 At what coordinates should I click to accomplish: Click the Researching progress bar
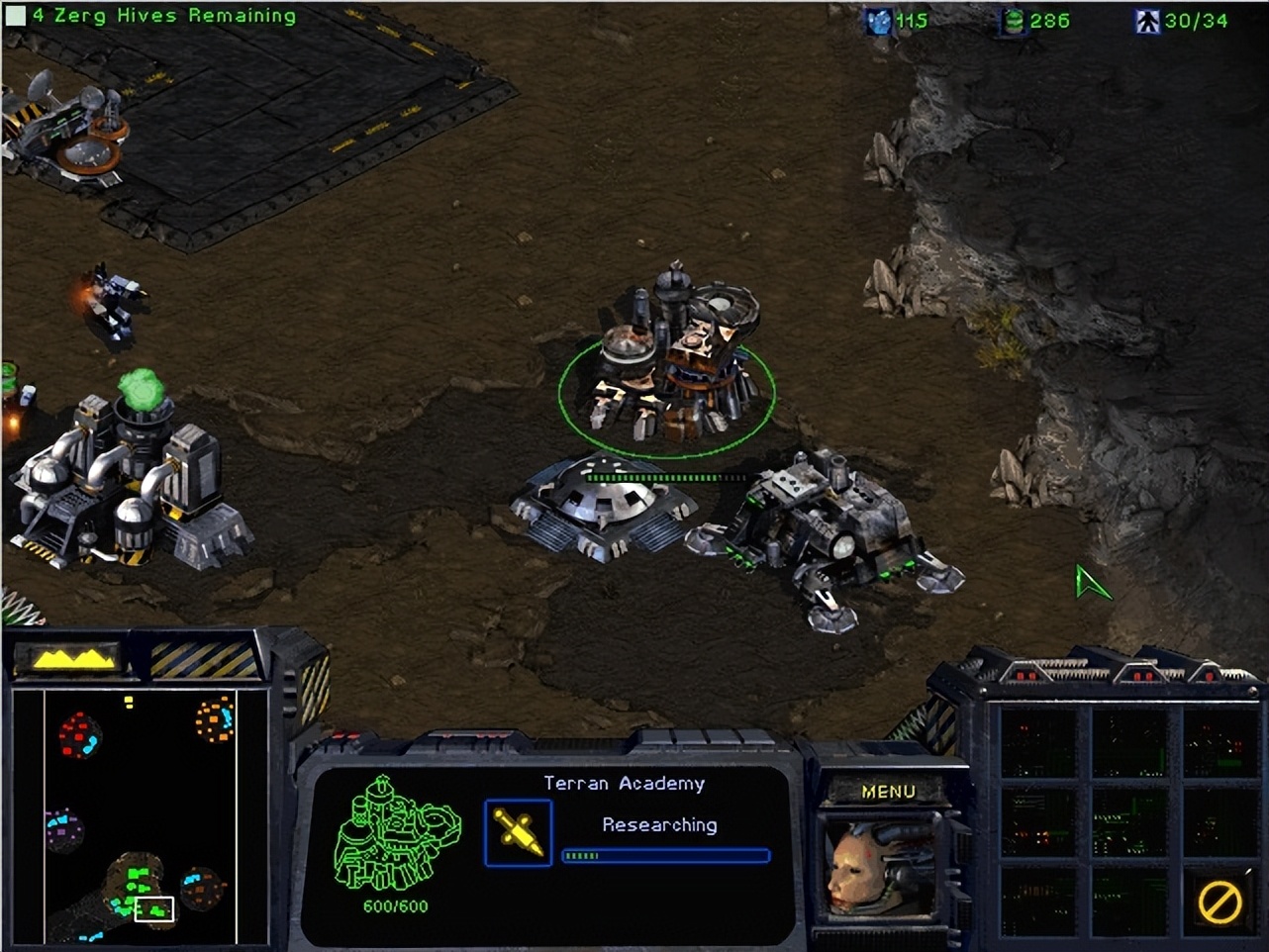point(664,853)
